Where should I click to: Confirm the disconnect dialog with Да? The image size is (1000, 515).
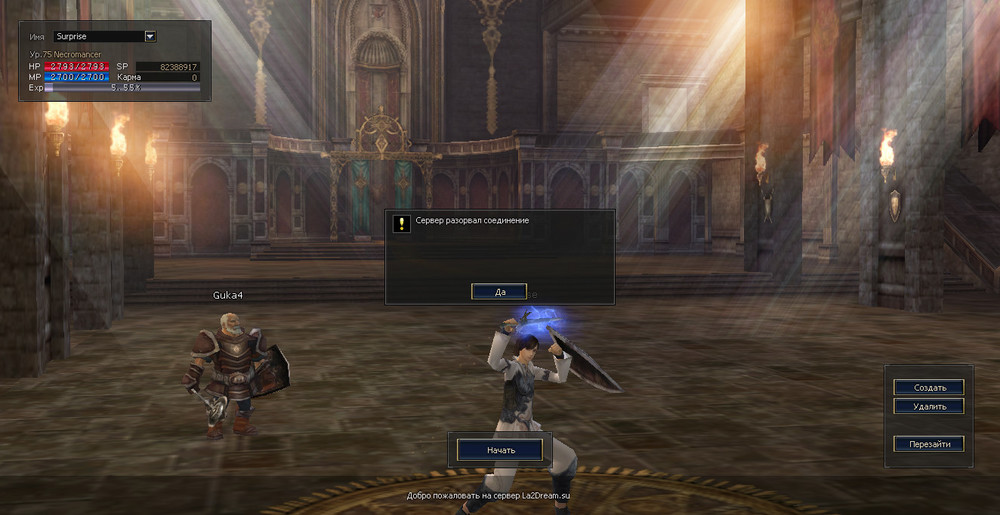pos(499,292)
